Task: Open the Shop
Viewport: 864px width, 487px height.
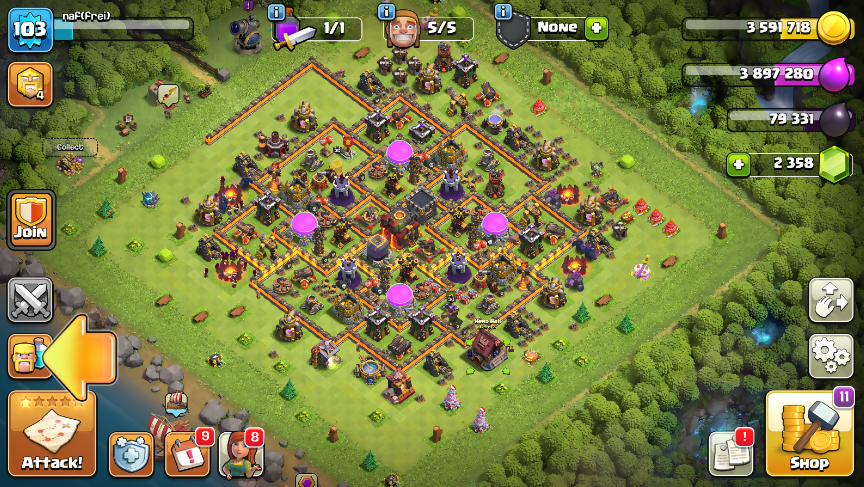Action: pyautogui.click(x=809, y=434)
